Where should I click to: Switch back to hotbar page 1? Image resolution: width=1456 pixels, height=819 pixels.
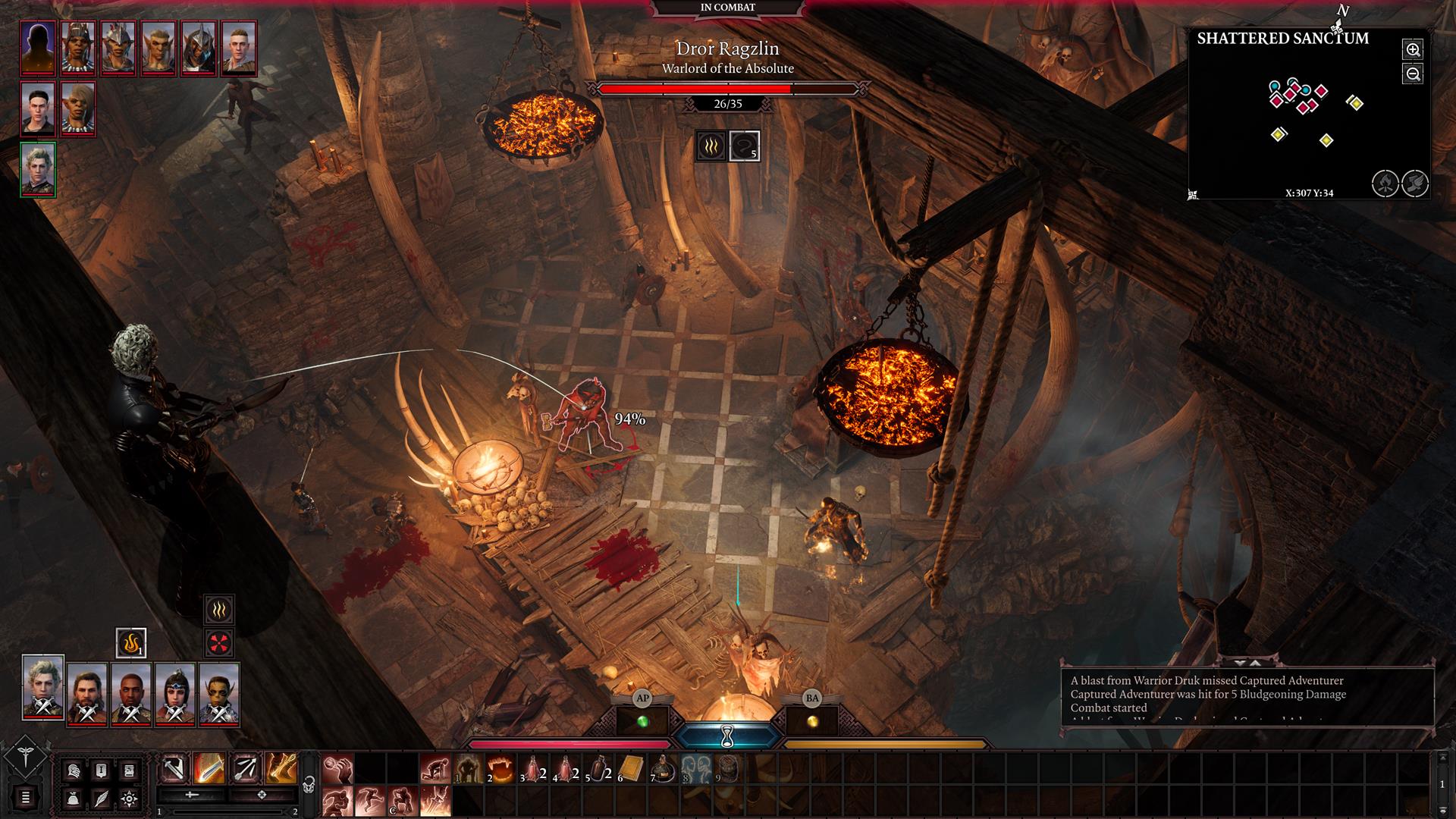pyautogui.click(x=159, y=812)
